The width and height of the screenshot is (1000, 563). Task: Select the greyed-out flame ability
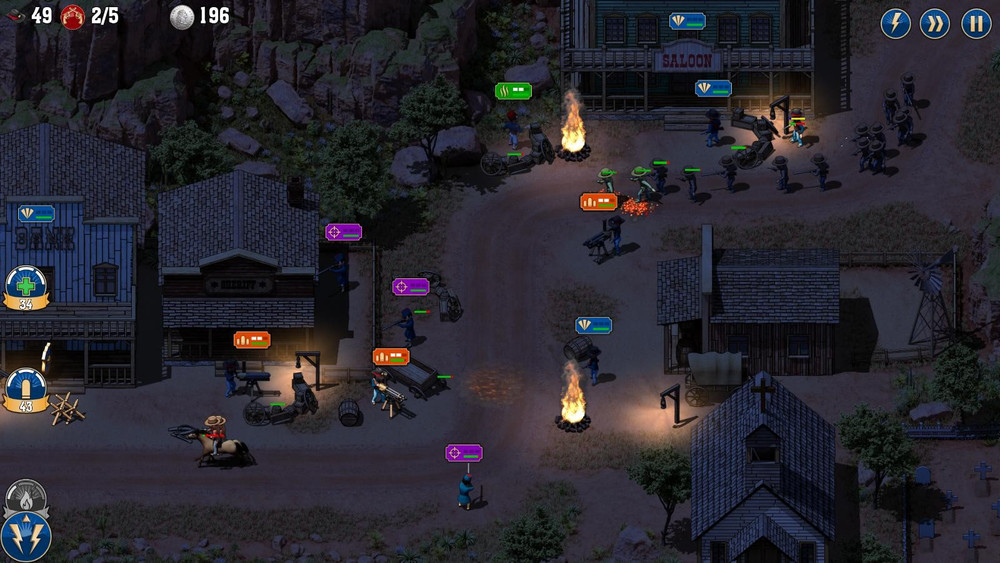[26, 494]
